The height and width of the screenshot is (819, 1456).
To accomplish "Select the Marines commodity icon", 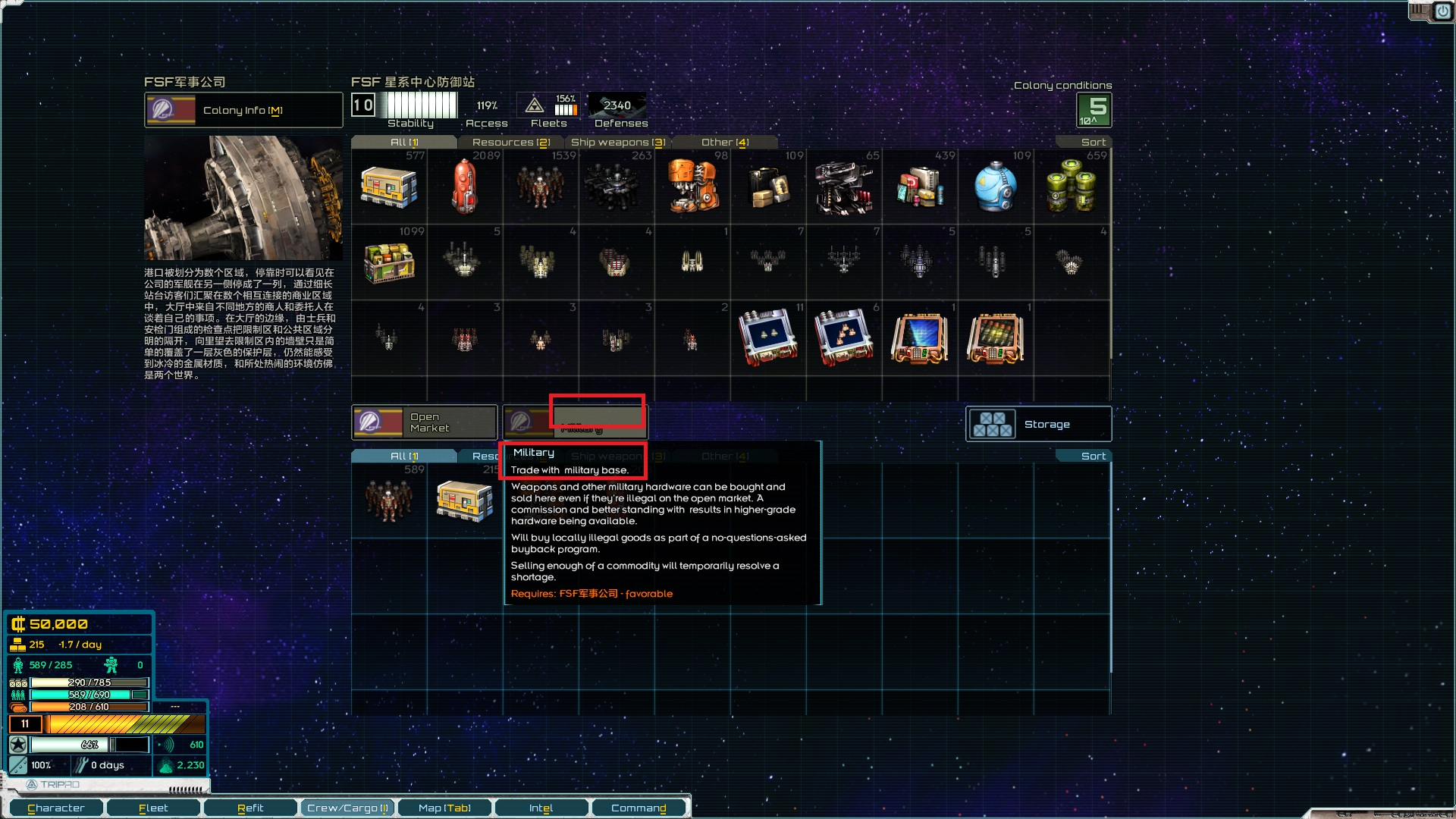I will 617,186.
